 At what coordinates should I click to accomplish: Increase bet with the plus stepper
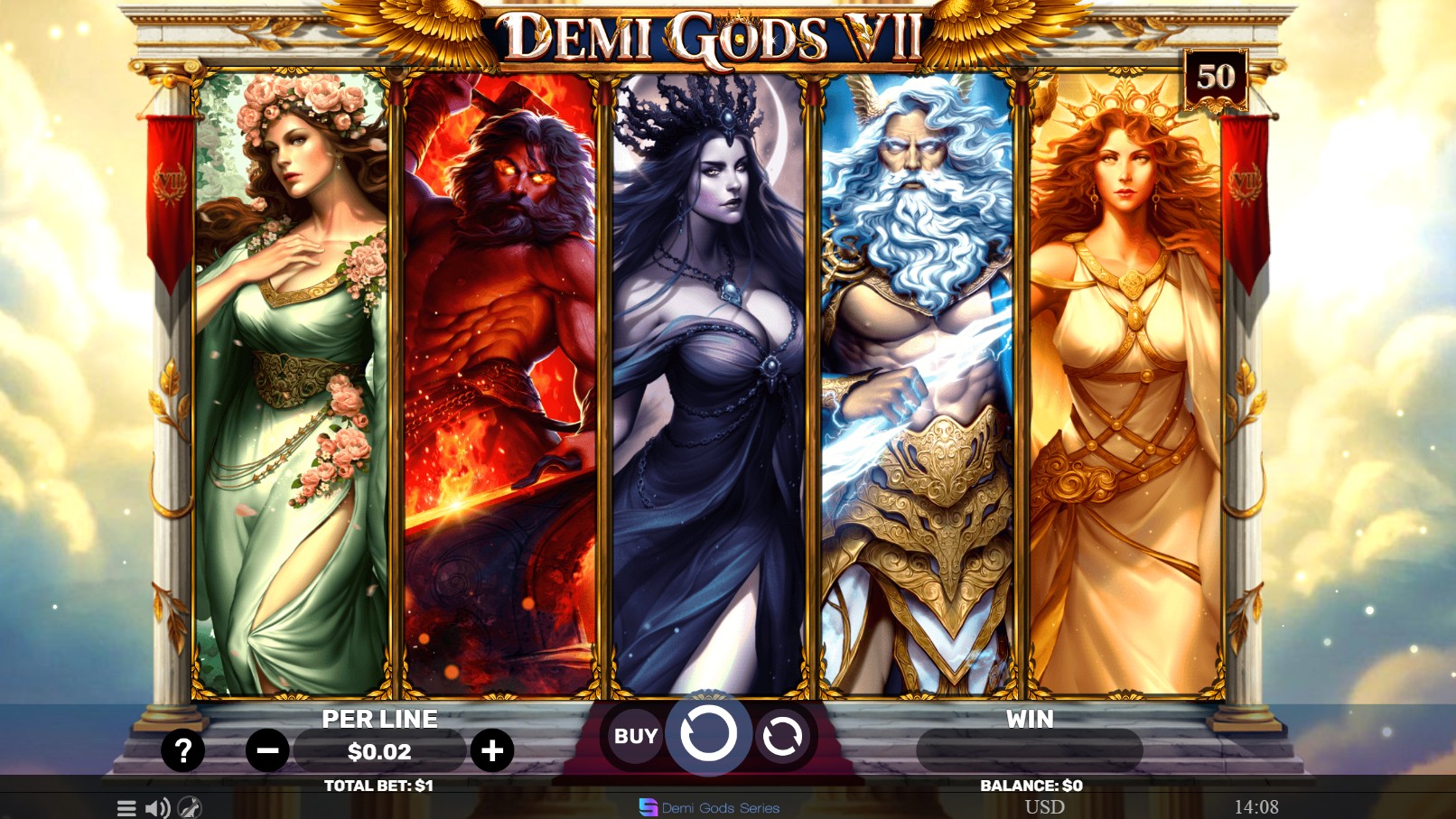tap(492, 749)
